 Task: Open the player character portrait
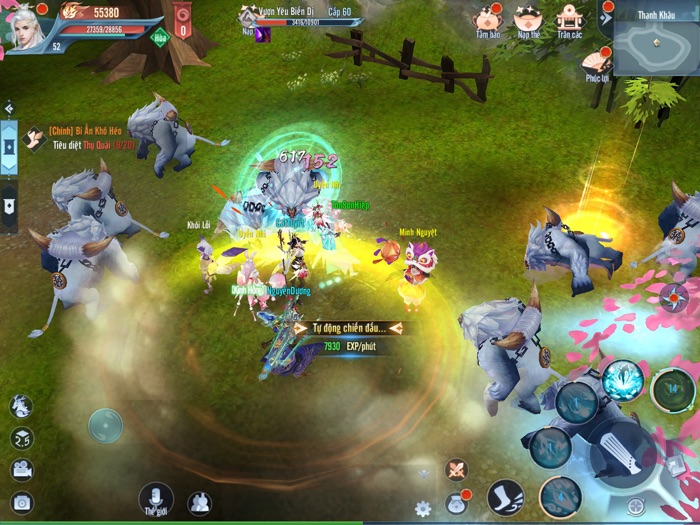(x=27, y=25)
